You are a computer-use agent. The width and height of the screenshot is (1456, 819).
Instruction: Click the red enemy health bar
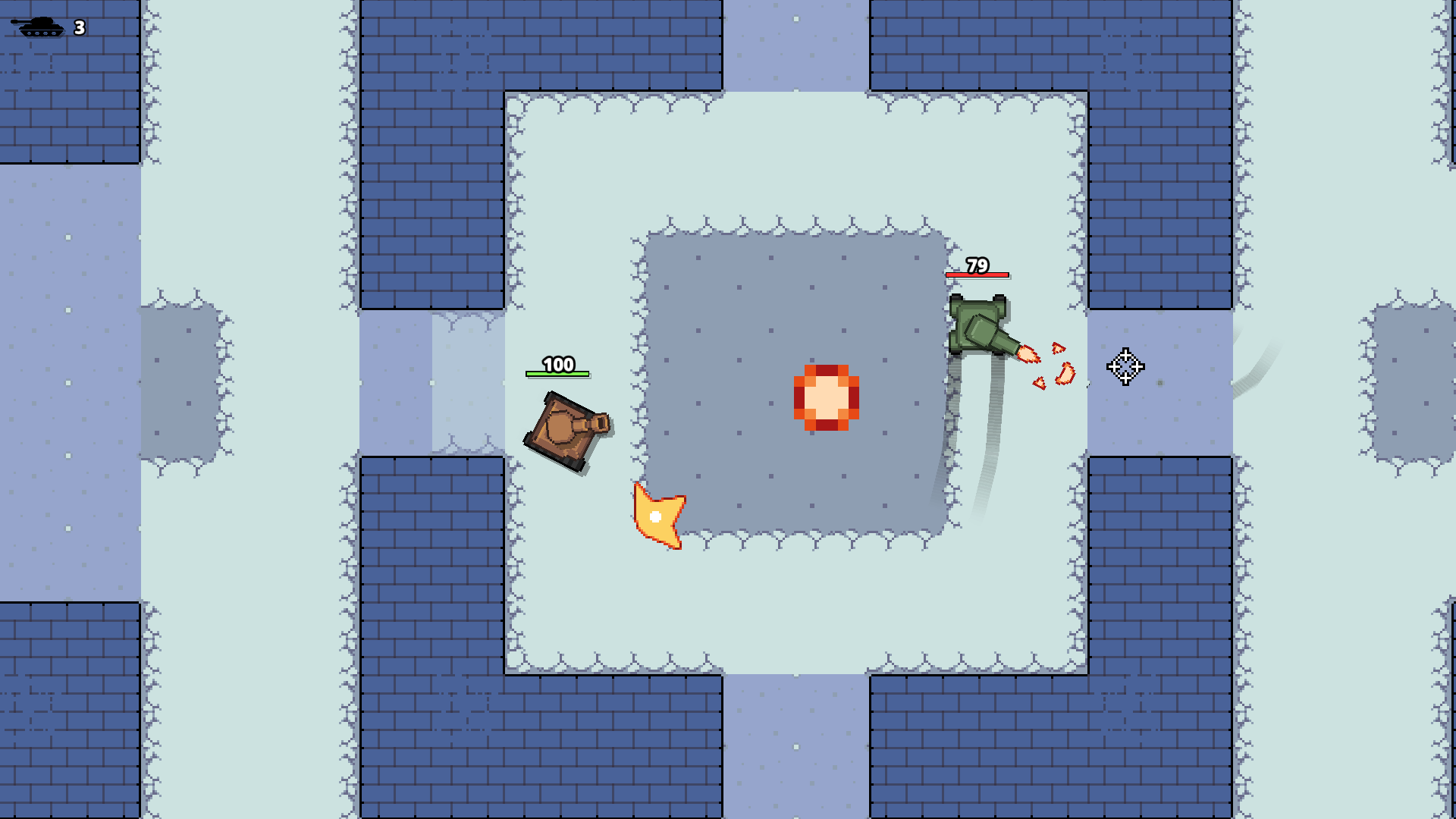tap(977, 275)
